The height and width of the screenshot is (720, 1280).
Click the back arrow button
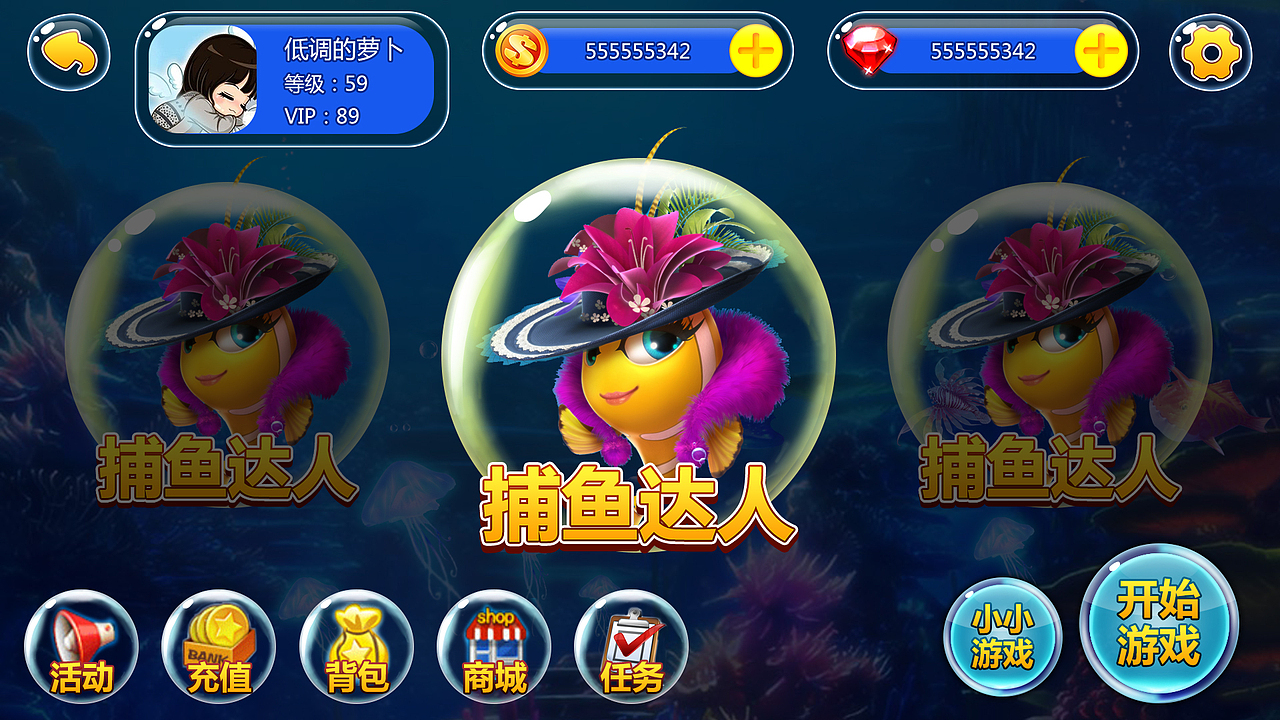click(68, 56)
